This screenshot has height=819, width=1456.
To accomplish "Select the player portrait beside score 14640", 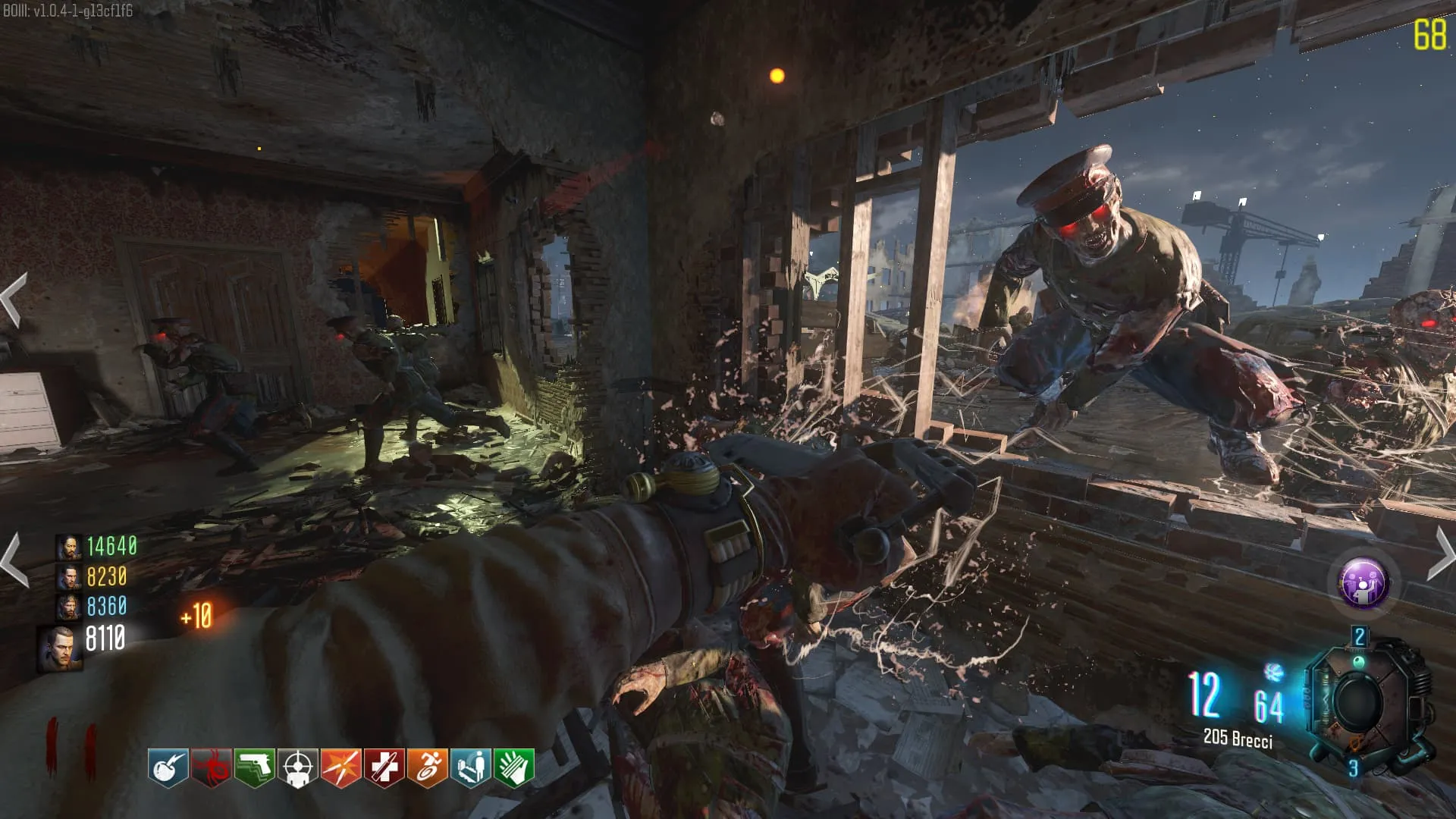I will coord(68,547).
